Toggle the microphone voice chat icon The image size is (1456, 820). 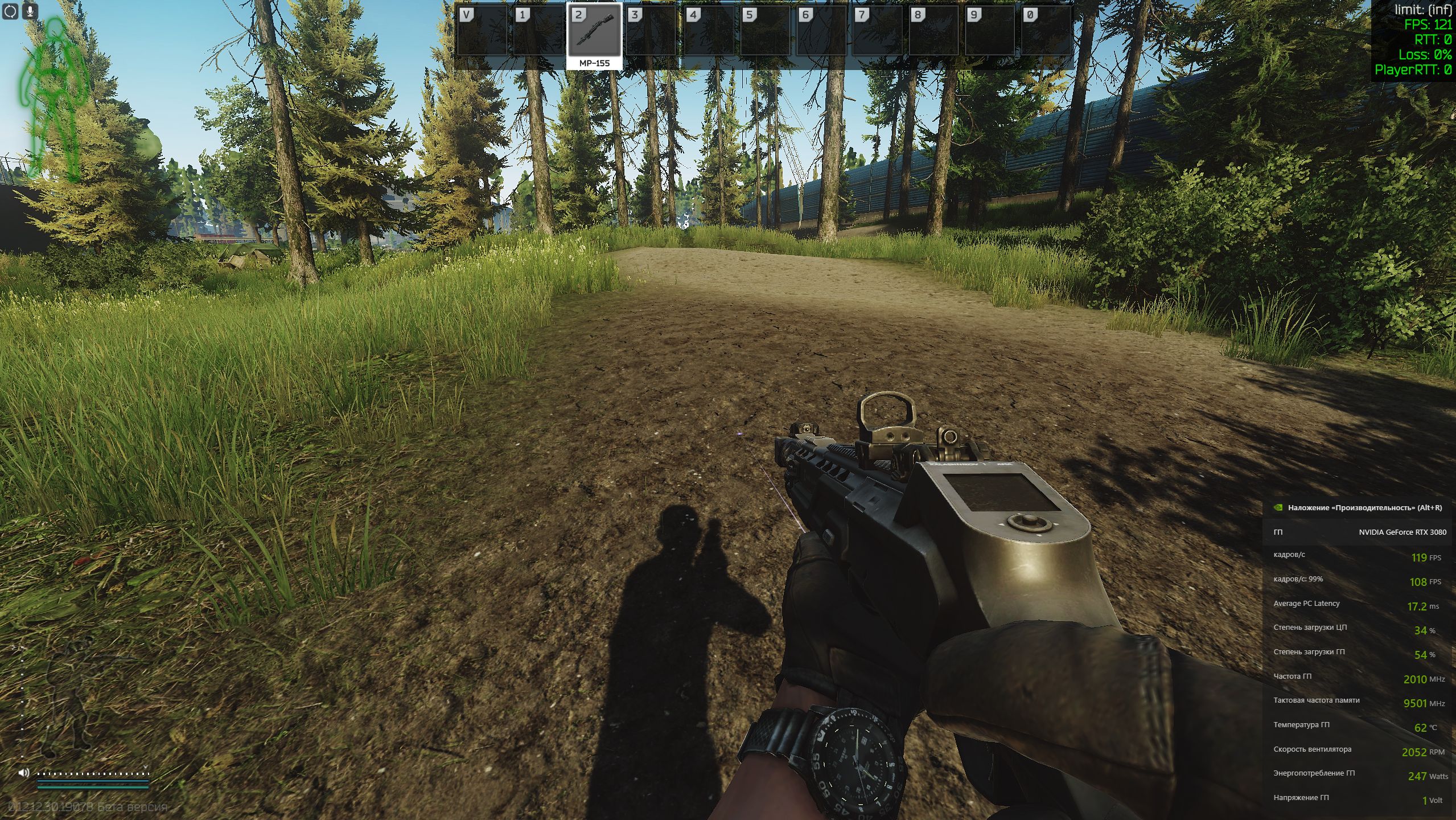click(30, 11)
